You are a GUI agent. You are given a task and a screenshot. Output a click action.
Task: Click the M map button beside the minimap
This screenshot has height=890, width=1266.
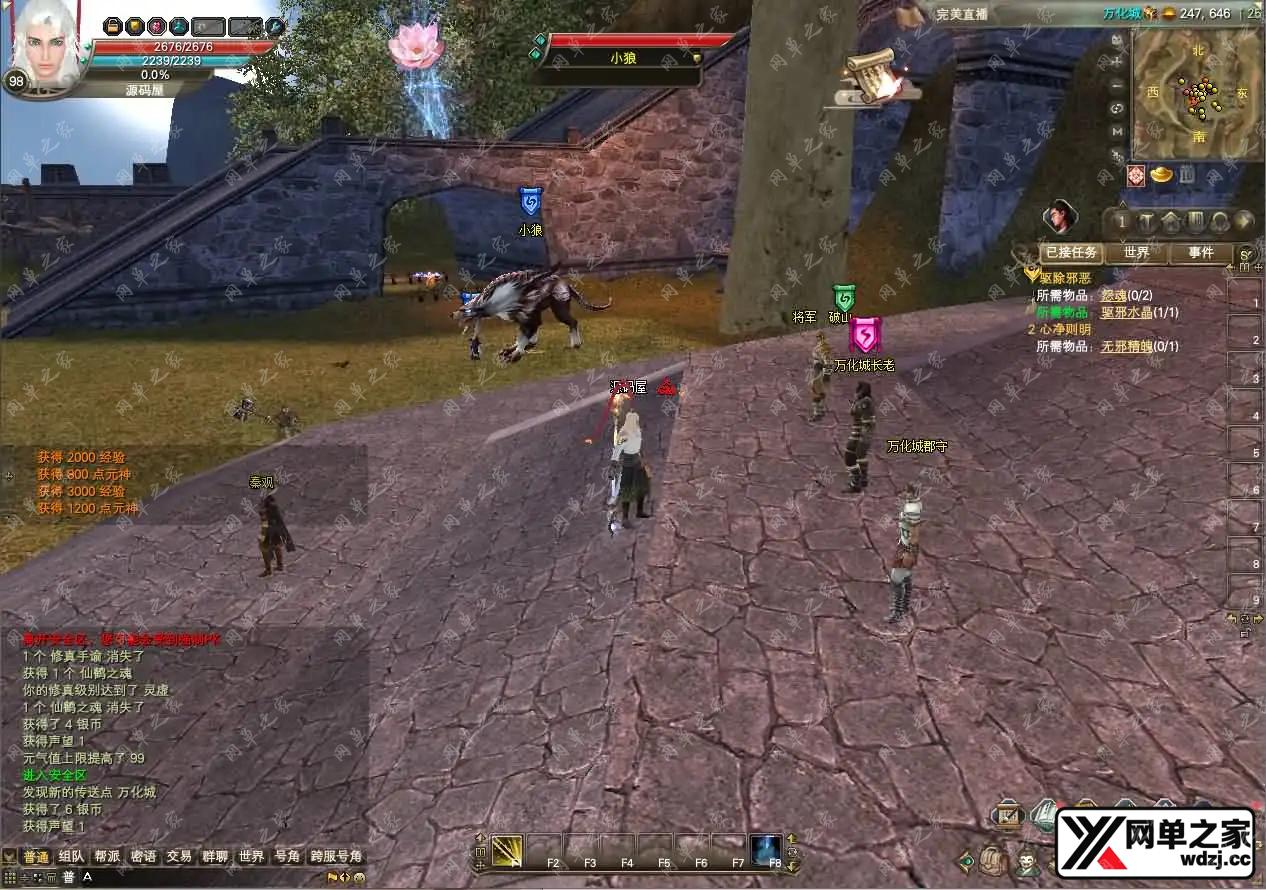click(1117, 131)
